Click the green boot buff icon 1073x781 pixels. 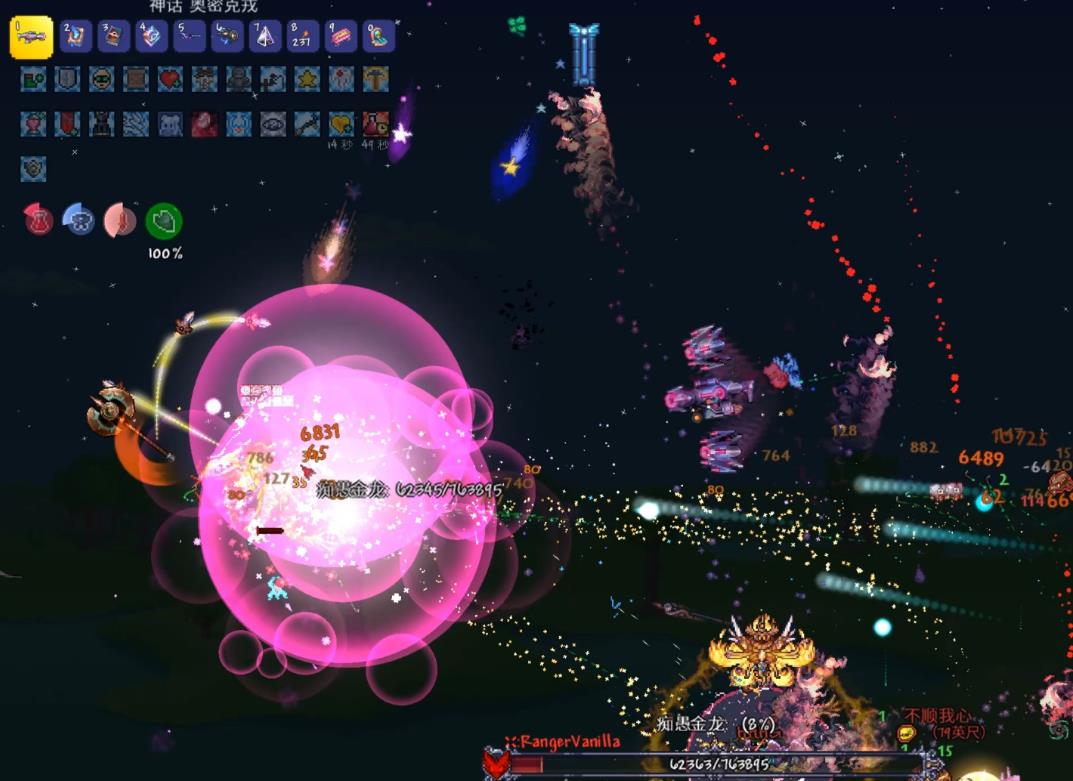pos(33,79)
